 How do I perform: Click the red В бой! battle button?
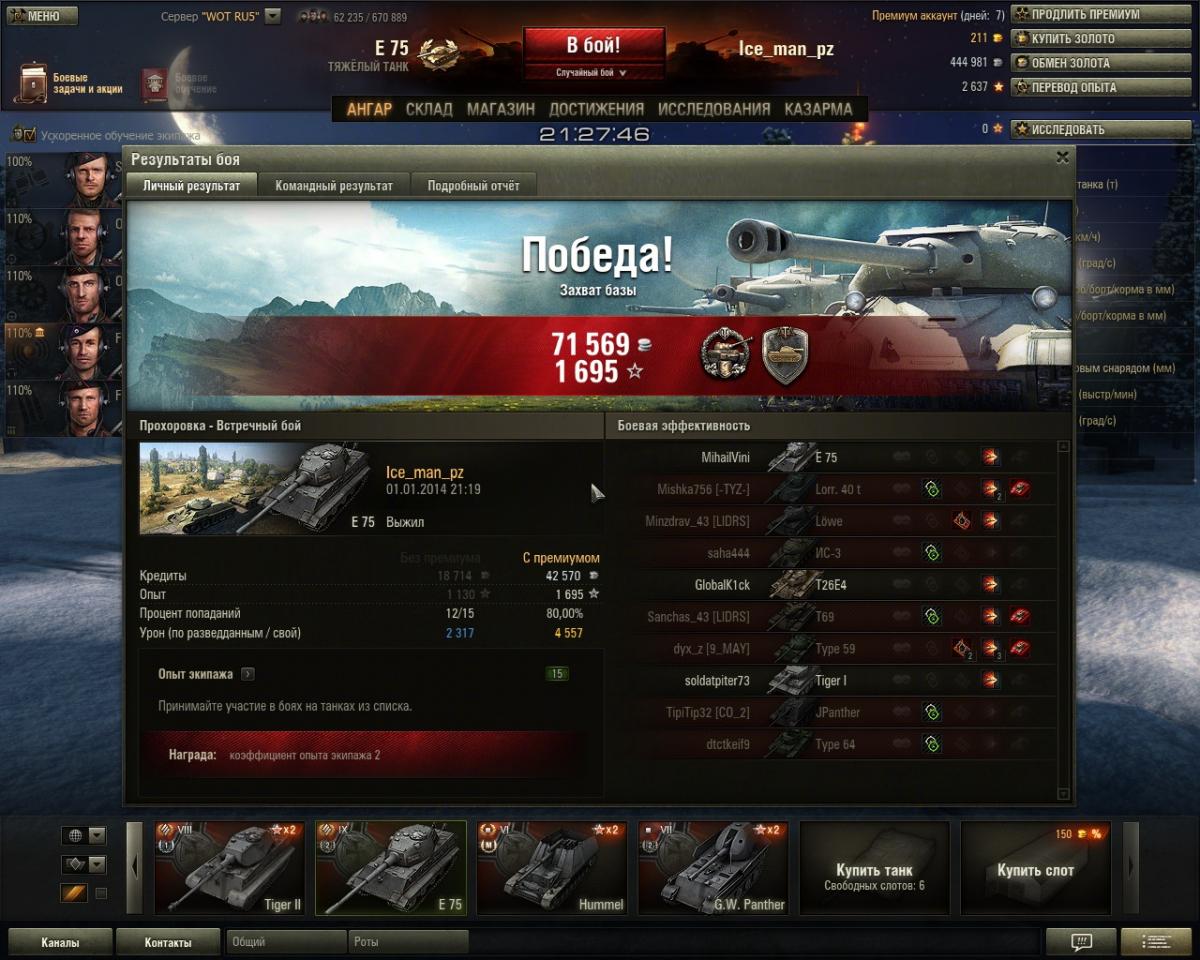click(x=594, y=47)
